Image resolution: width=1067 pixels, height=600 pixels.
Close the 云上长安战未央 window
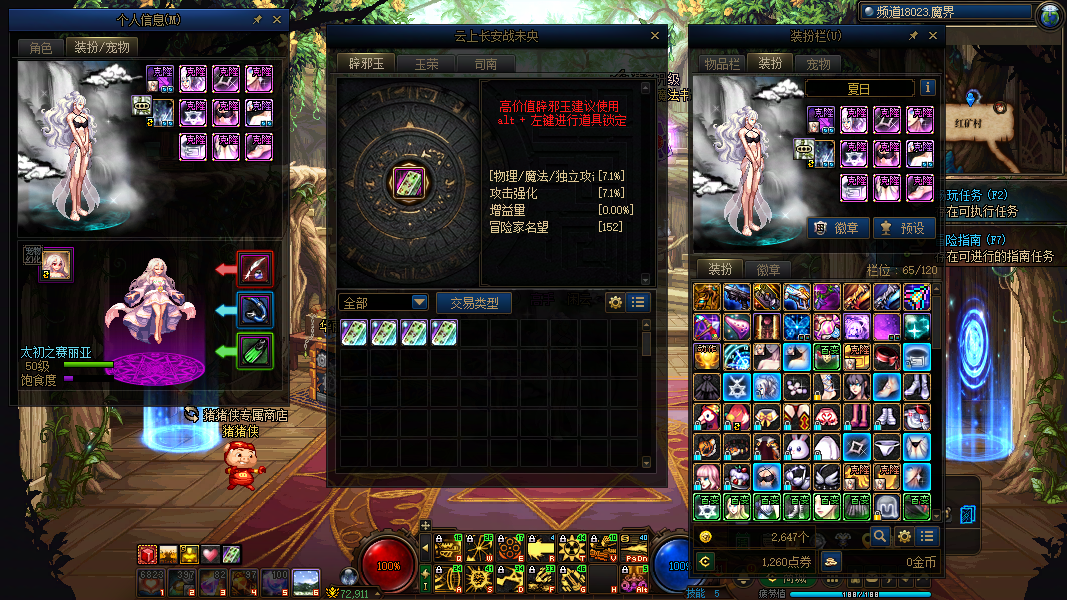pyautogui.click(x=655, y=36)
